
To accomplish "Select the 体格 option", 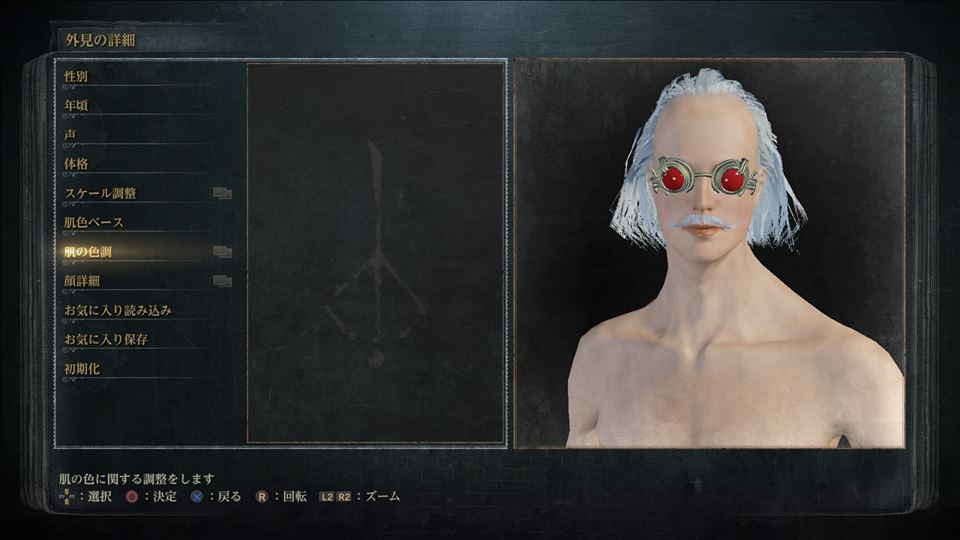I will coord(76,163).
